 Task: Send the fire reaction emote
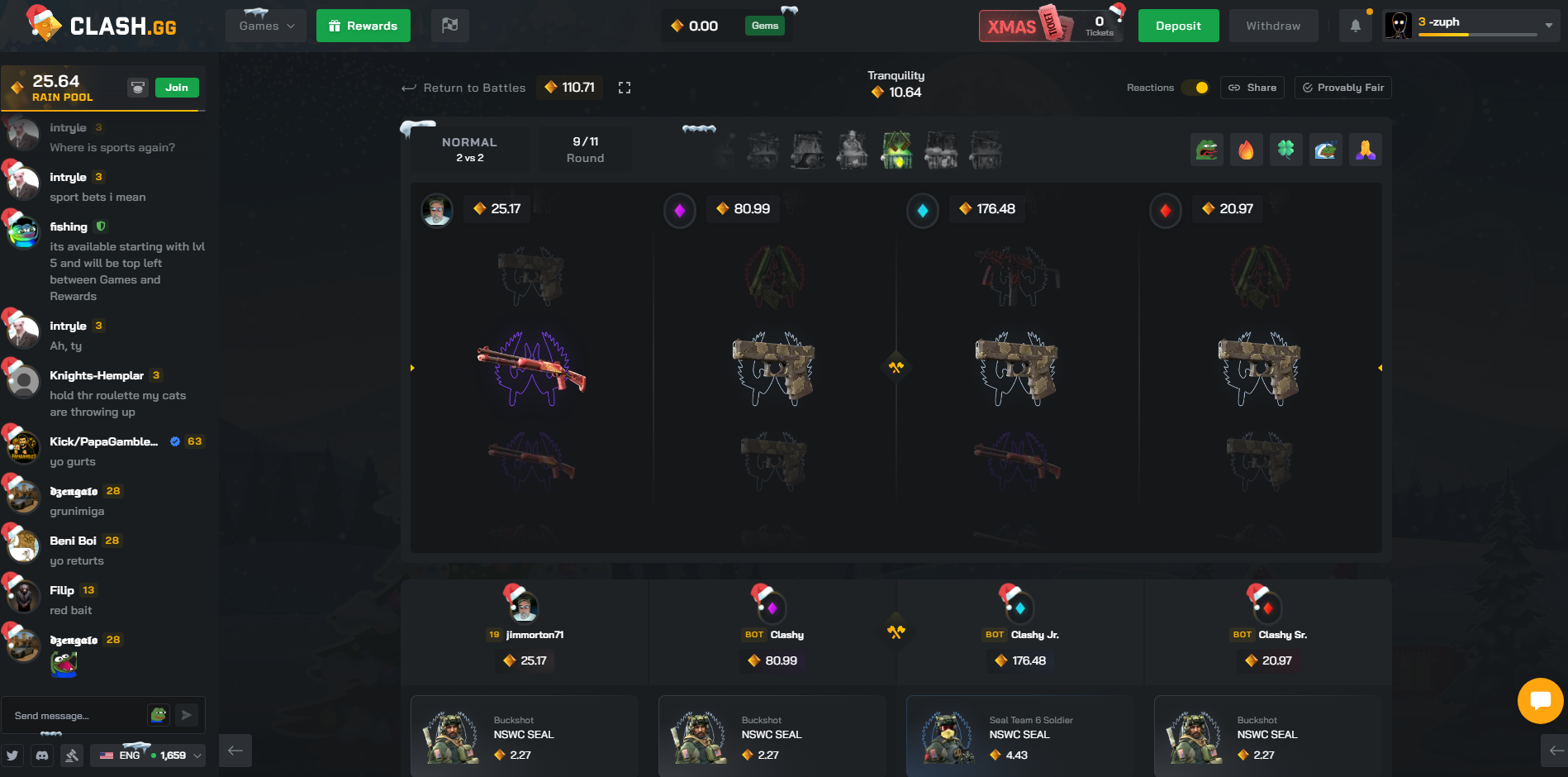pyautogui.click(x=1247, y=150)
